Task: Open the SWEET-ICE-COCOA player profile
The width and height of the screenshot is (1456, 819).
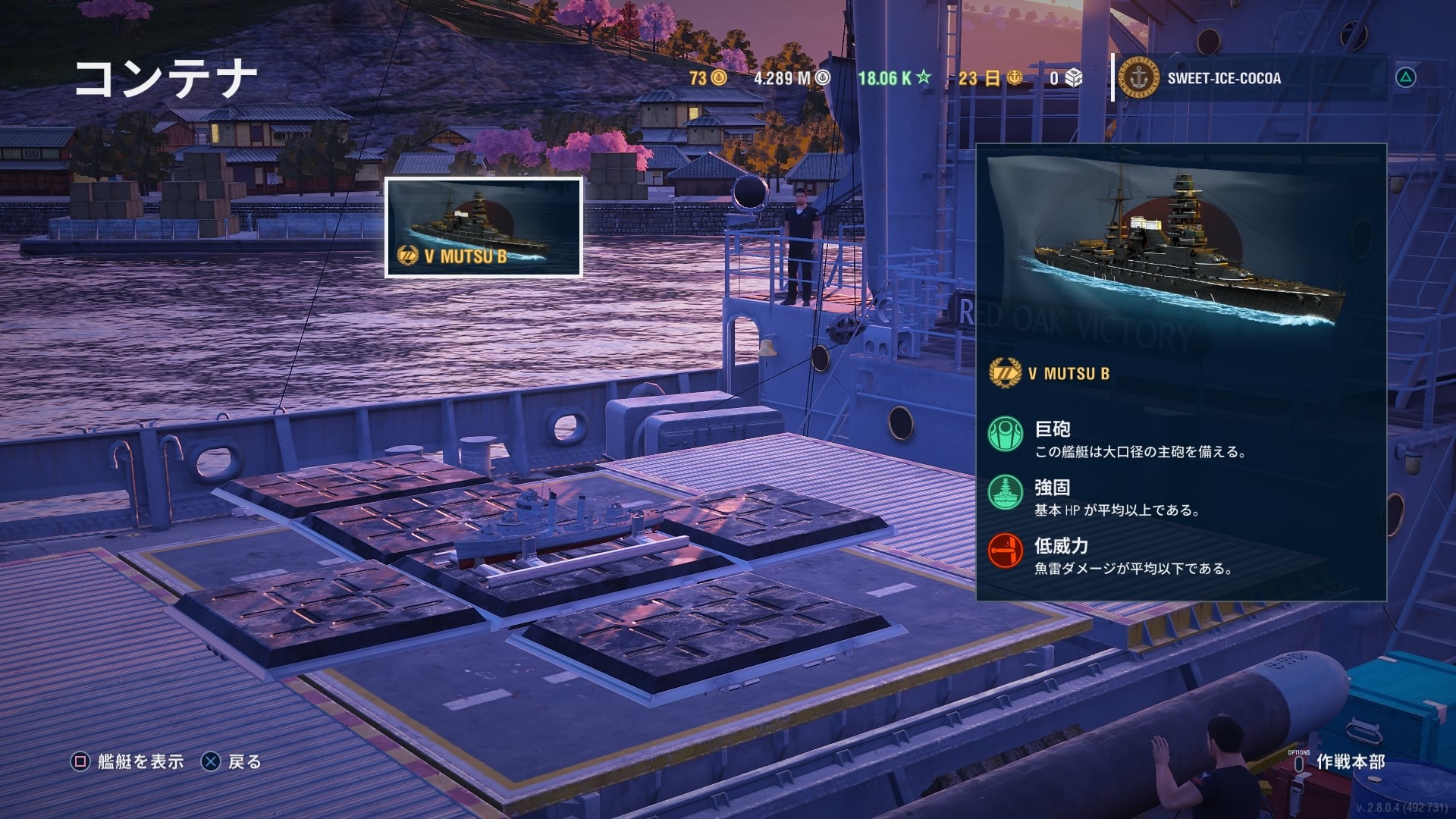Action: (1222, 78)
